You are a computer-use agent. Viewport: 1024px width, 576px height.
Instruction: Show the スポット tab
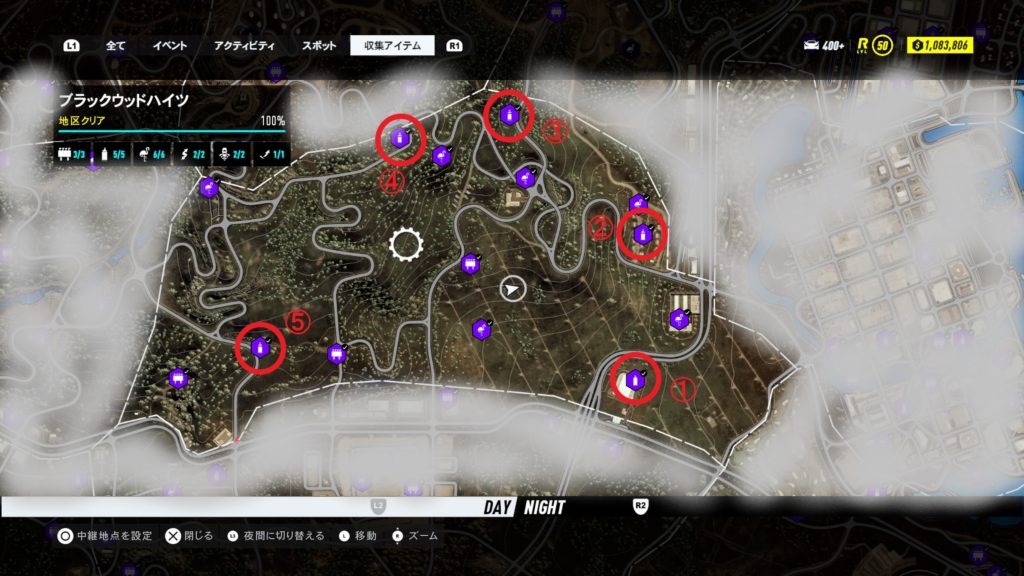point(319,45)
